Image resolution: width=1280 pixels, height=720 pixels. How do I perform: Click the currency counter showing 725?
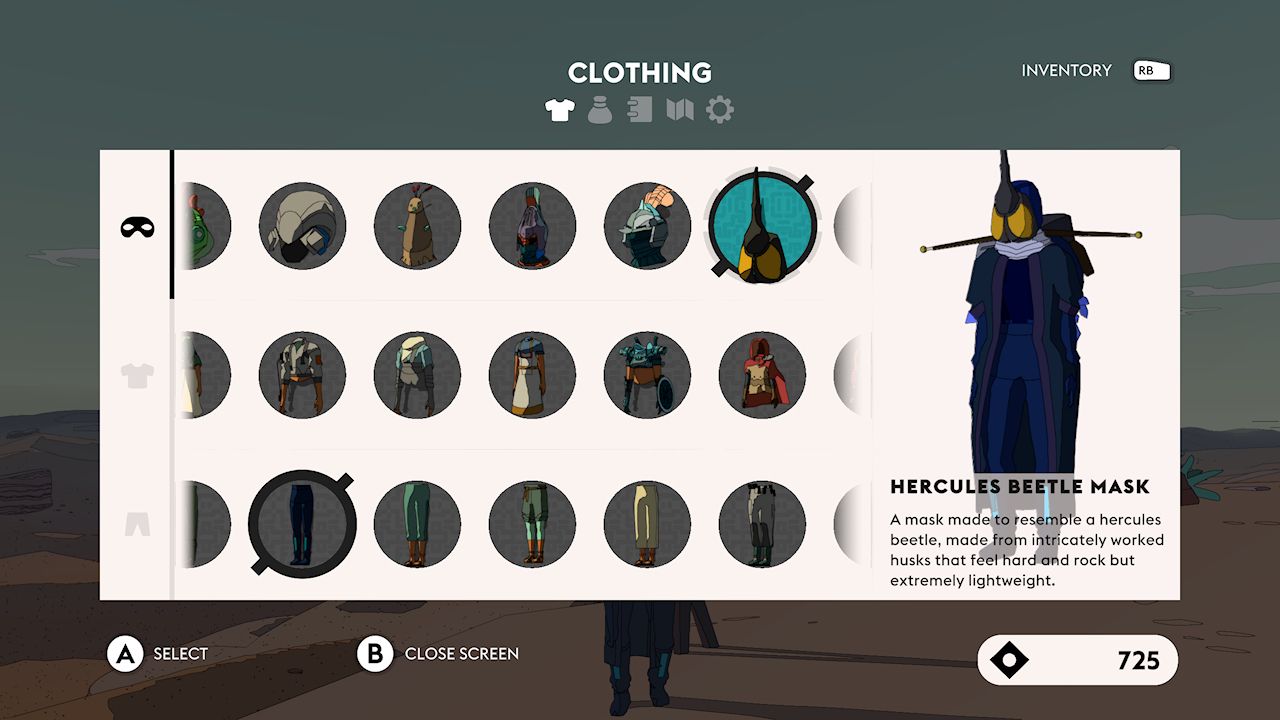[1078, 660]
